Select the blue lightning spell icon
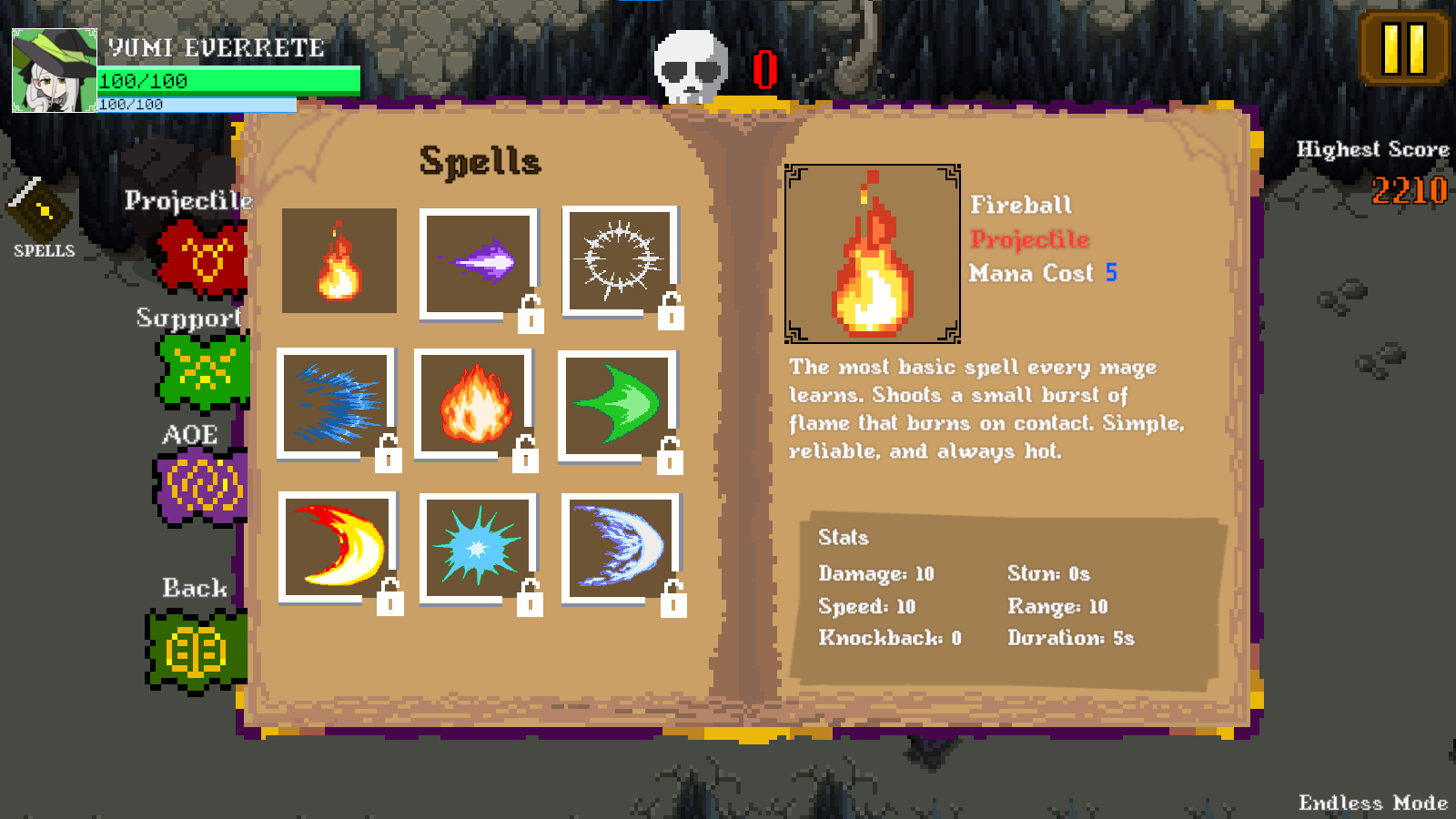 339,405
